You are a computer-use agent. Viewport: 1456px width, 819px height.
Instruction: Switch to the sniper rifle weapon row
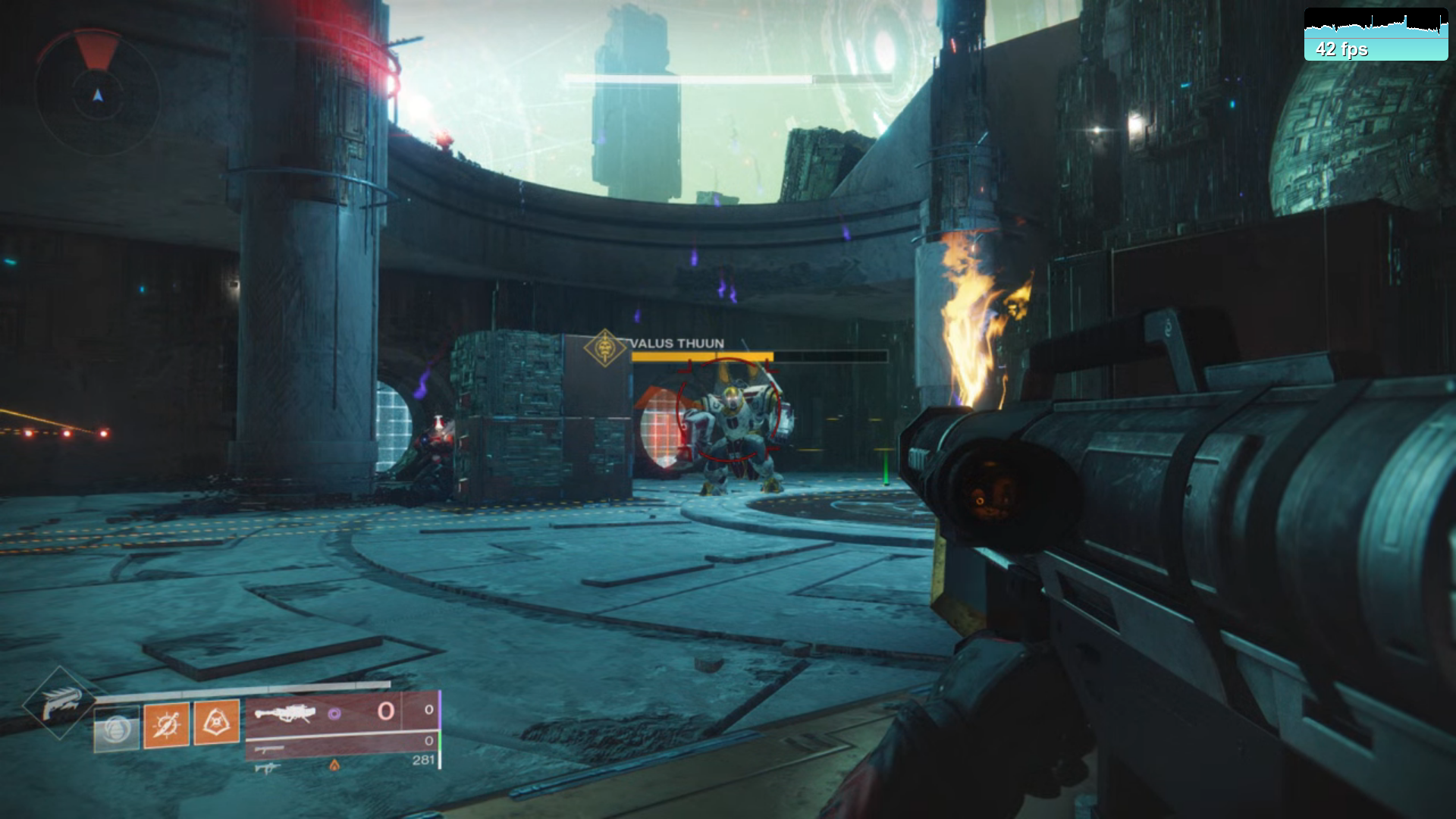click(270, 749)
